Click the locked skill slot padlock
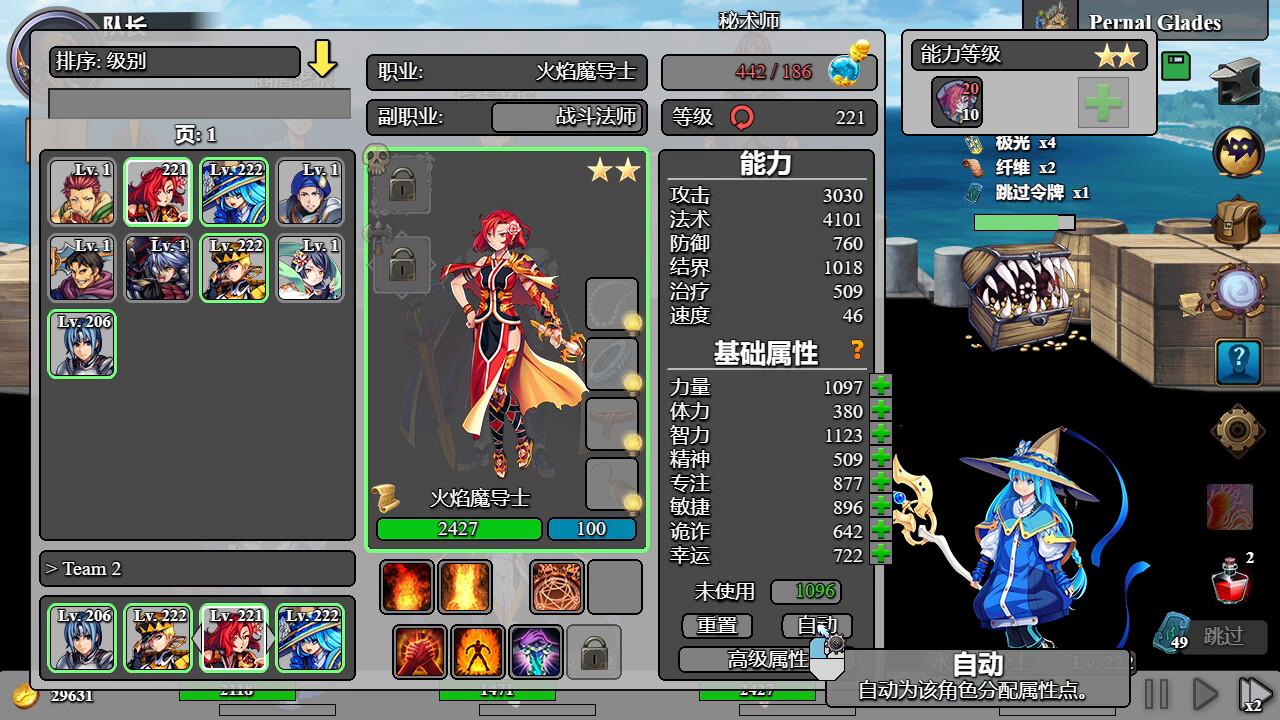The height and width of the screenshot is (720, 1280). 594,651
